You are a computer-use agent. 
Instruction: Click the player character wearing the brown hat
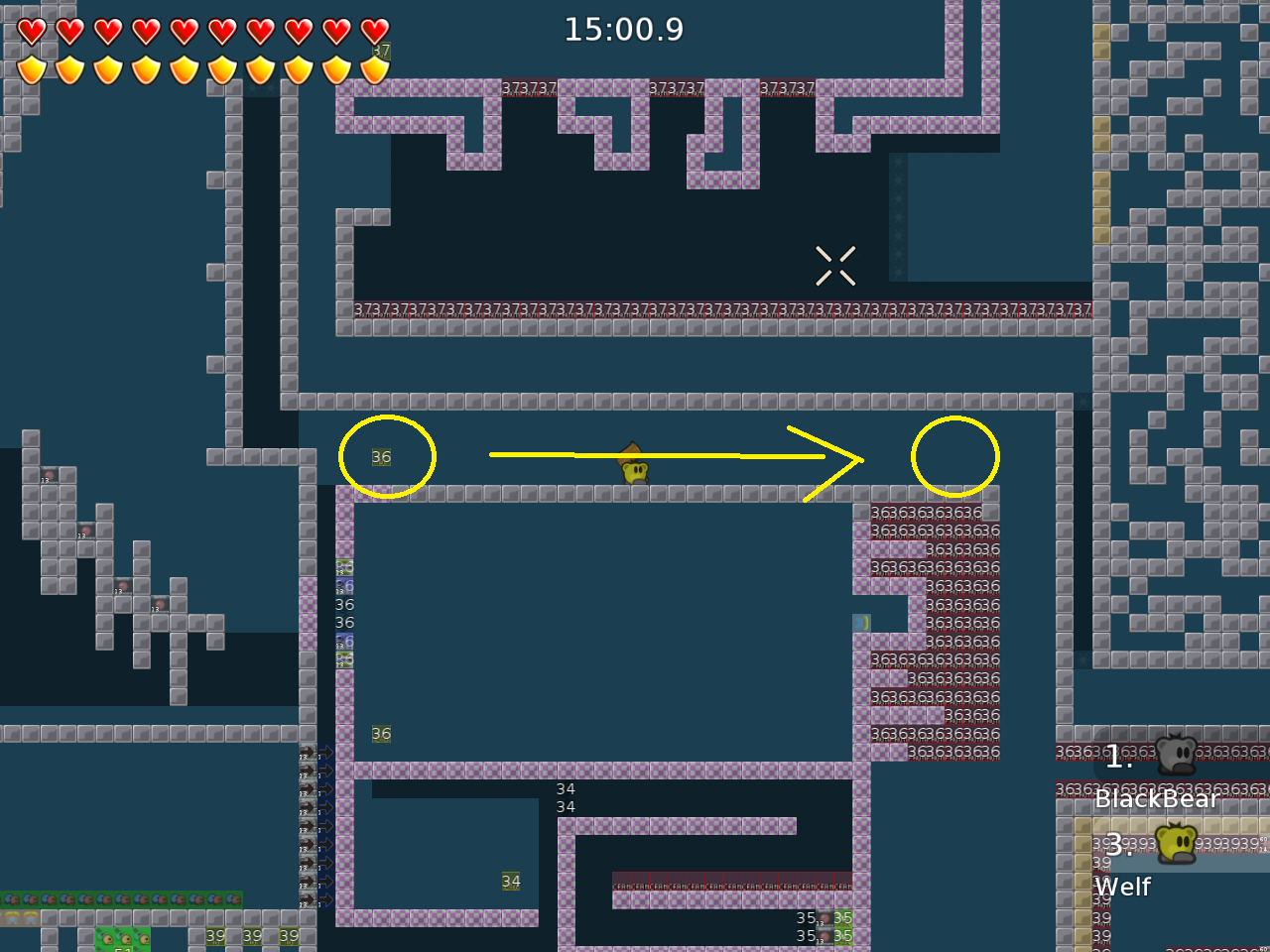coord(633,466)
